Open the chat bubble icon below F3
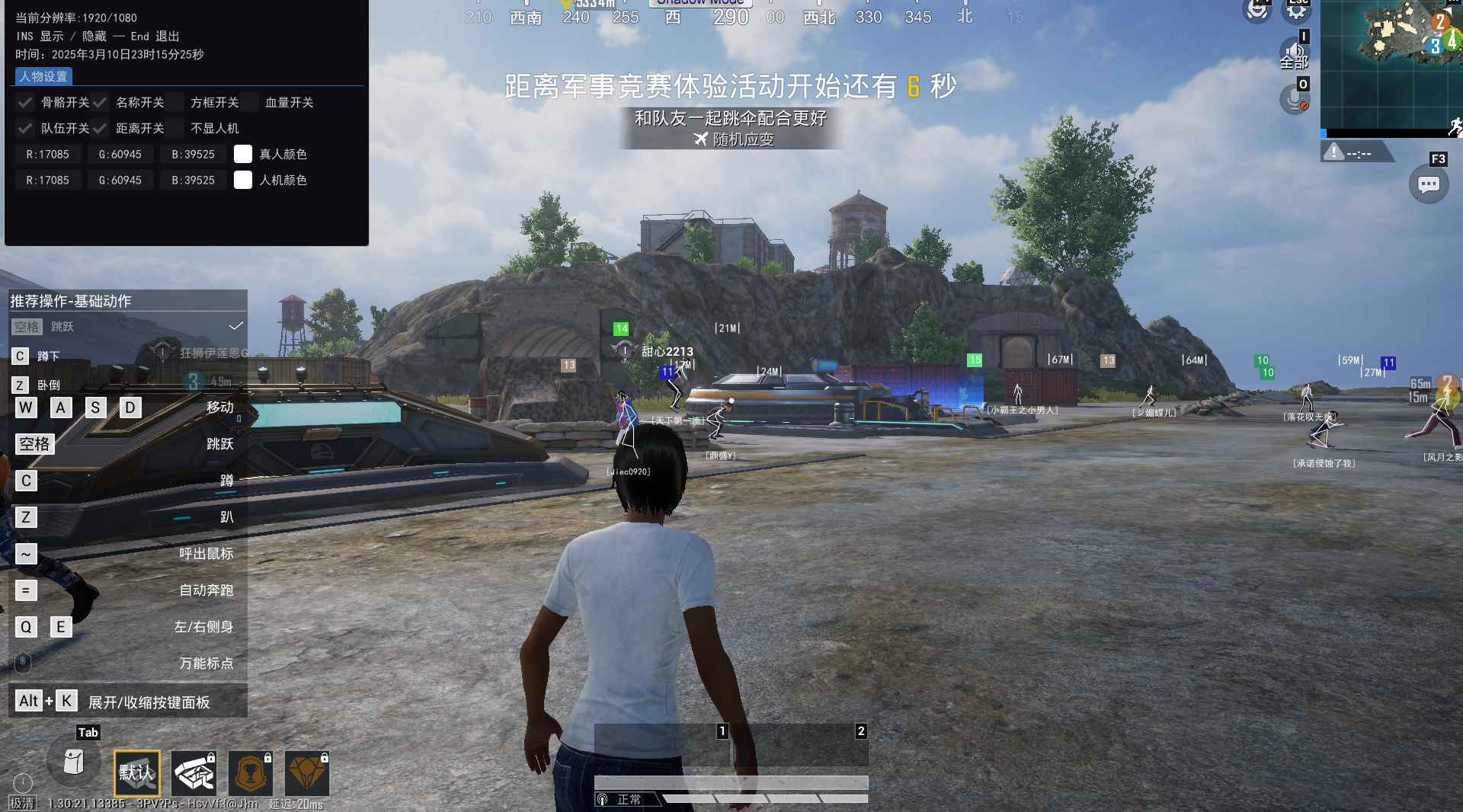This screenshot has height=812, width=1463. pos(1430,184)
